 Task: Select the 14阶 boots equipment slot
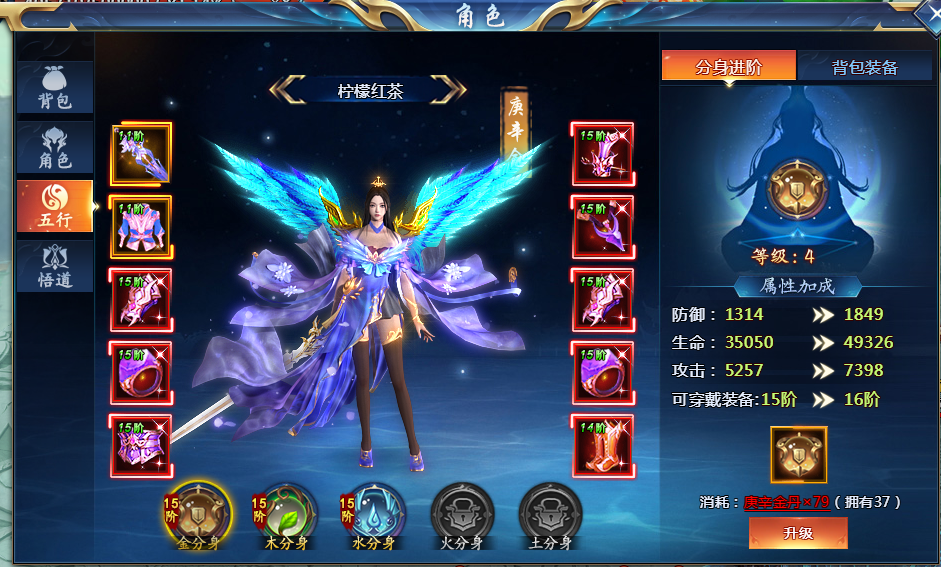point(602,445)
